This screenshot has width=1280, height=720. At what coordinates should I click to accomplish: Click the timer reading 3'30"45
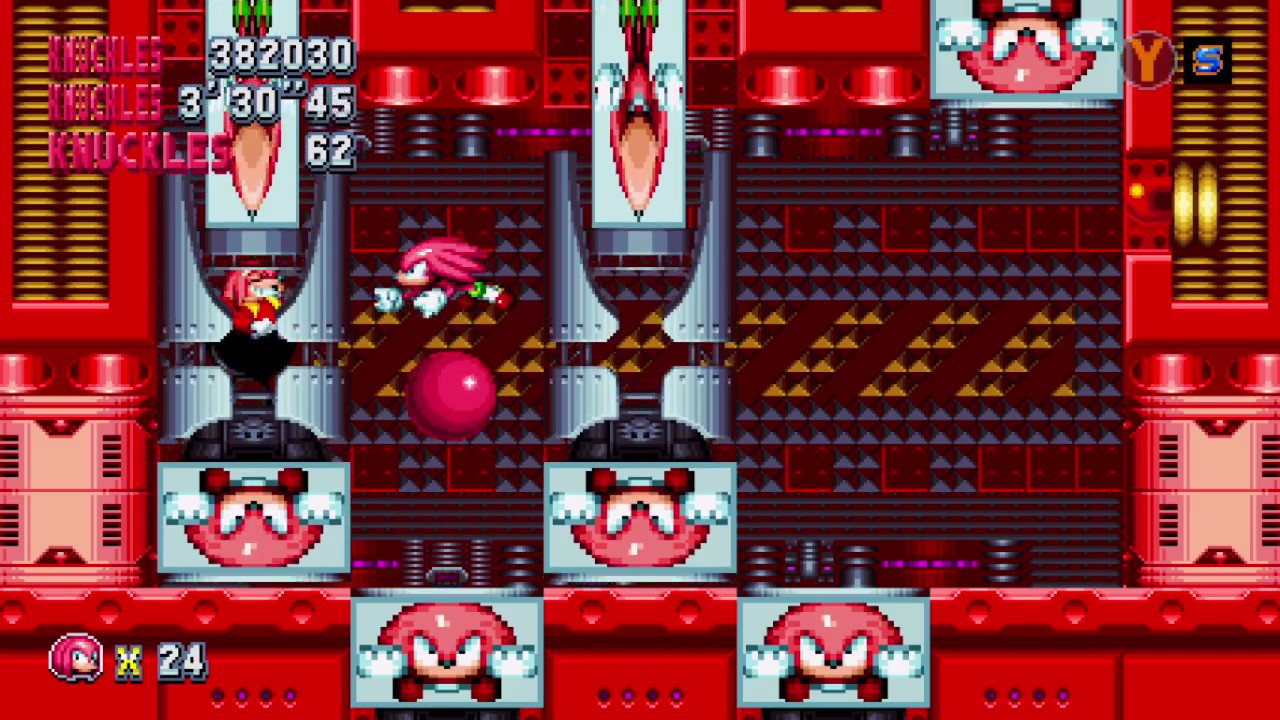pos(265,103)
